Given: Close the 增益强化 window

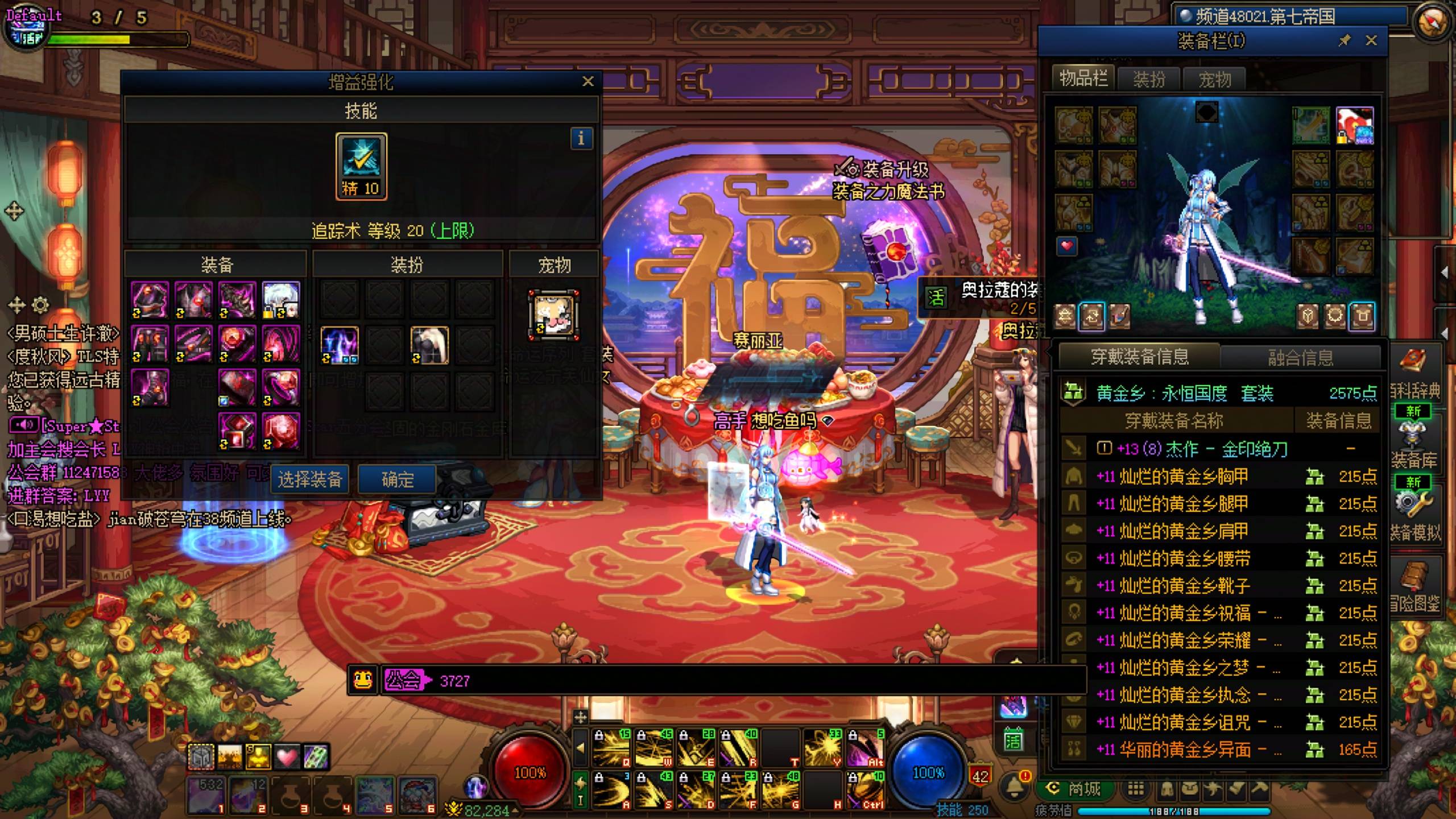Looking at the screenshot, I should point(588,82).
